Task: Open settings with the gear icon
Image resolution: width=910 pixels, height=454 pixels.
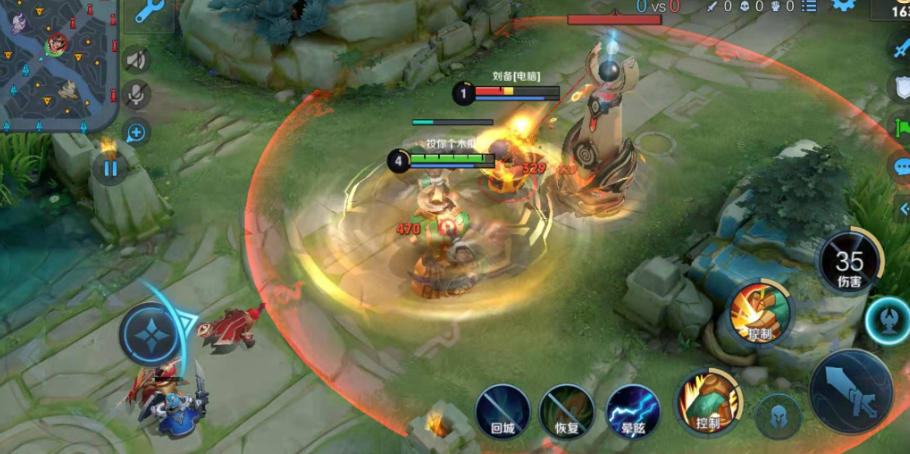Action: click(844, 5)
